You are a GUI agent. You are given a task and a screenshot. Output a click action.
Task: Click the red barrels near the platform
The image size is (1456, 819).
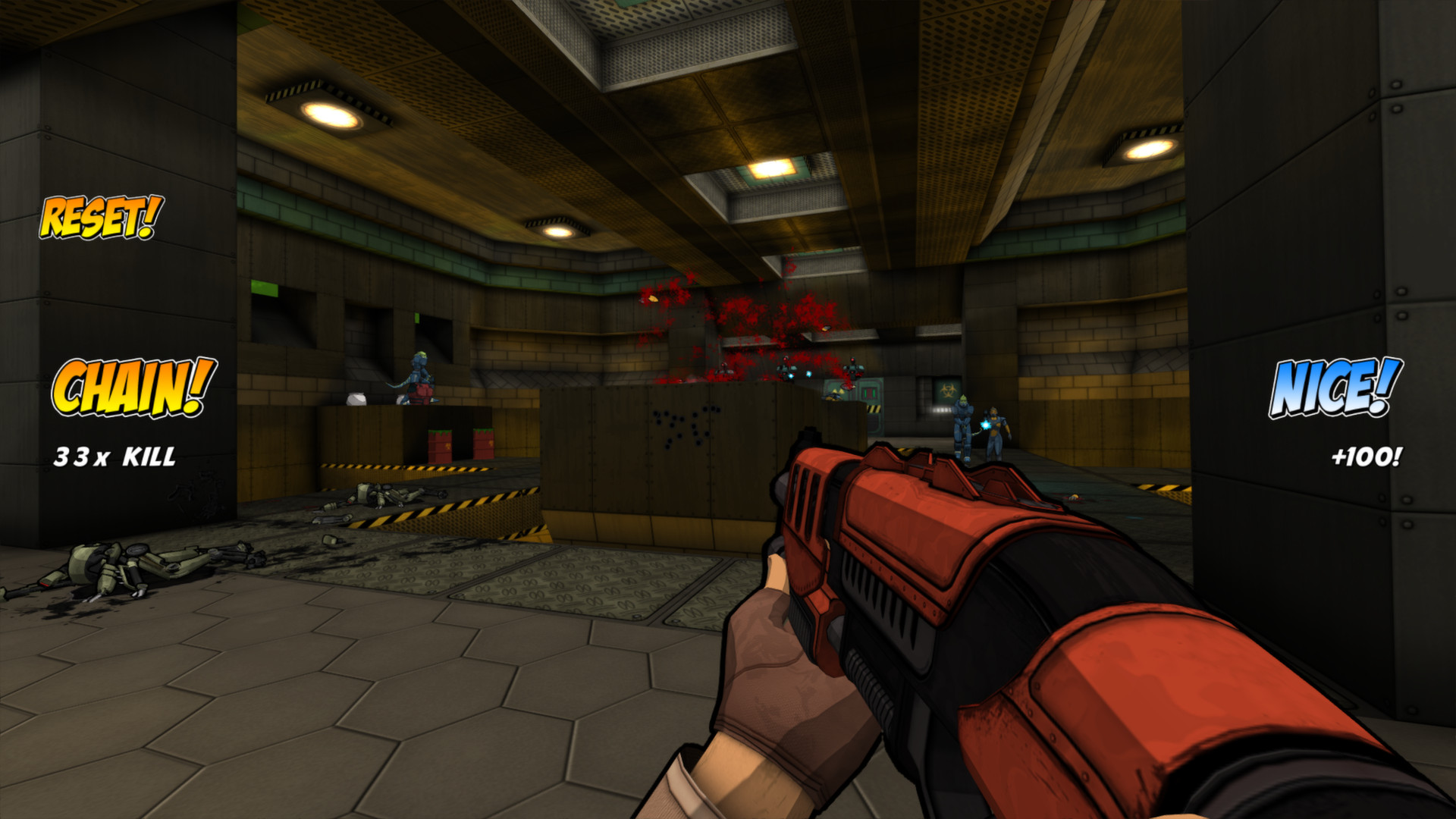(x=440, y=444)
